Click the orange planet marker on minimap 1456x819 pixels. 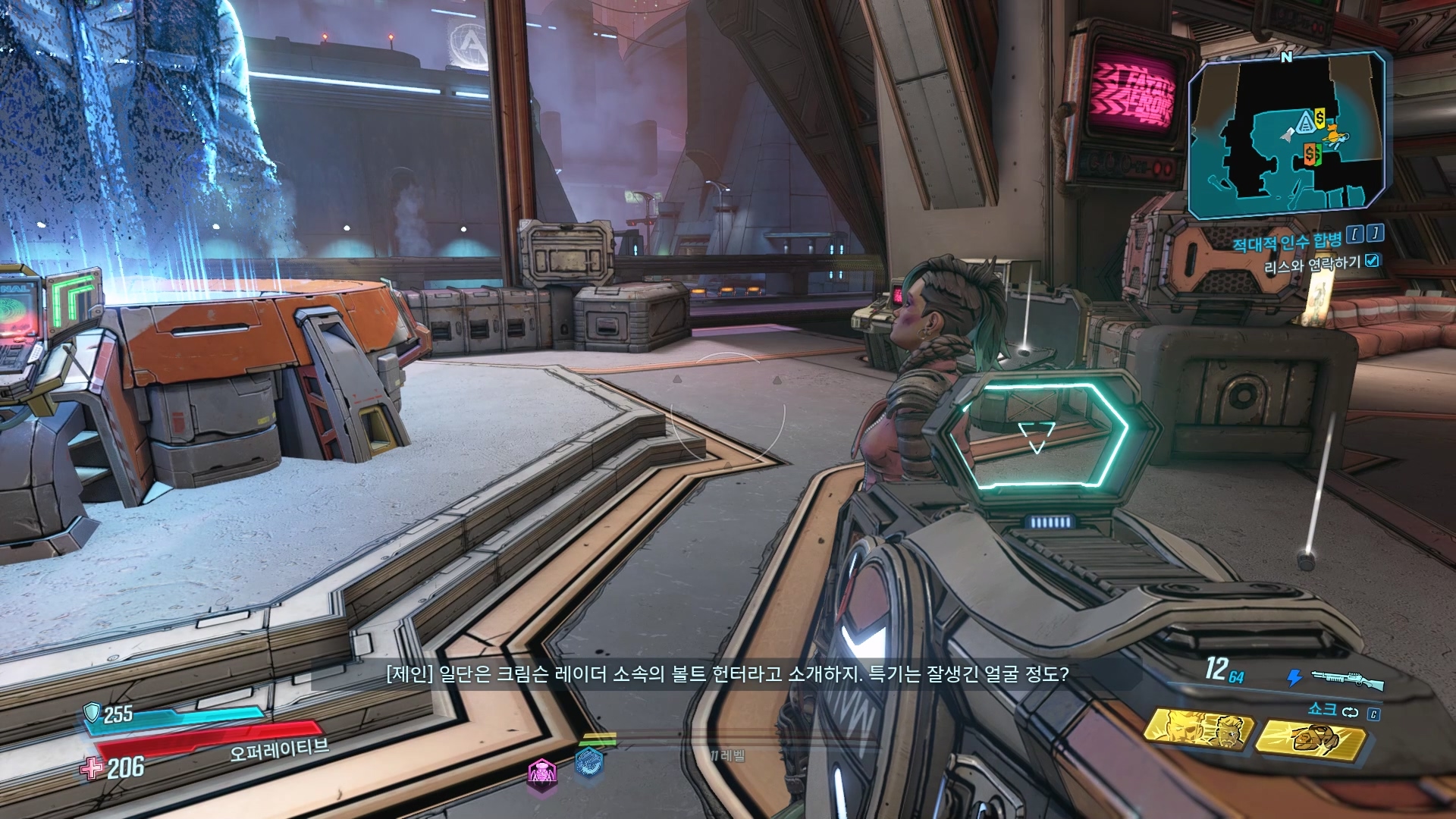click(x=1332, y=135)
